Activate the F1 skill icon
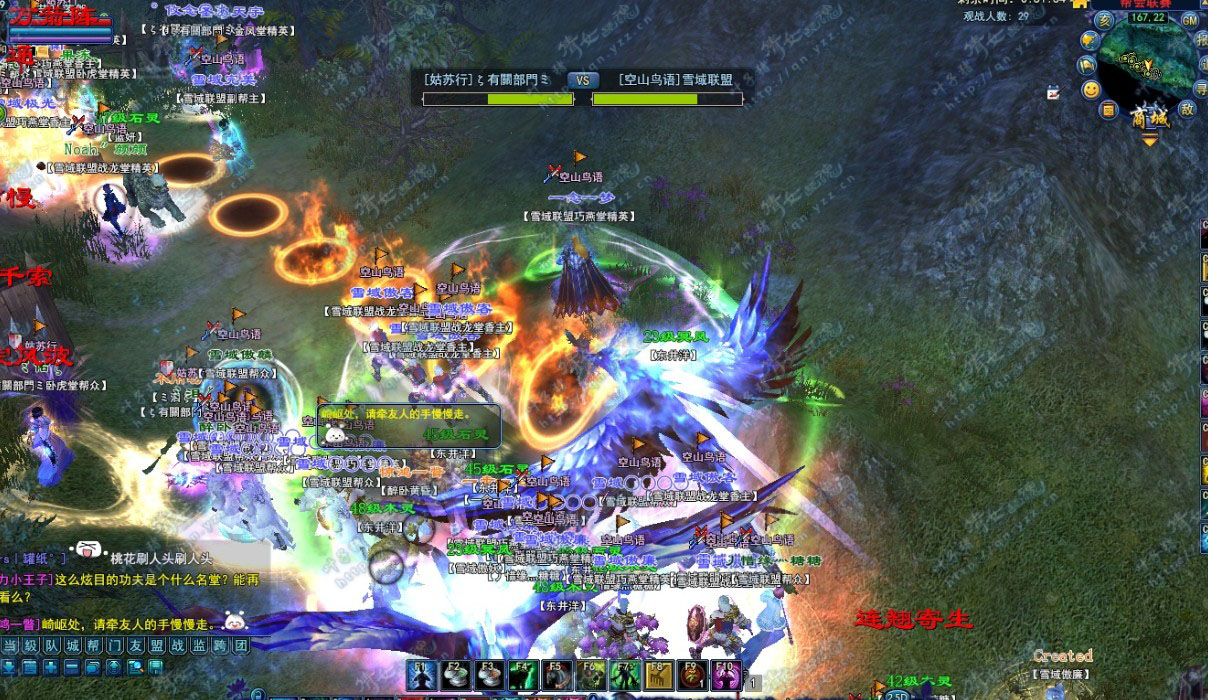The image size is (1208, 700). (421, 675)
